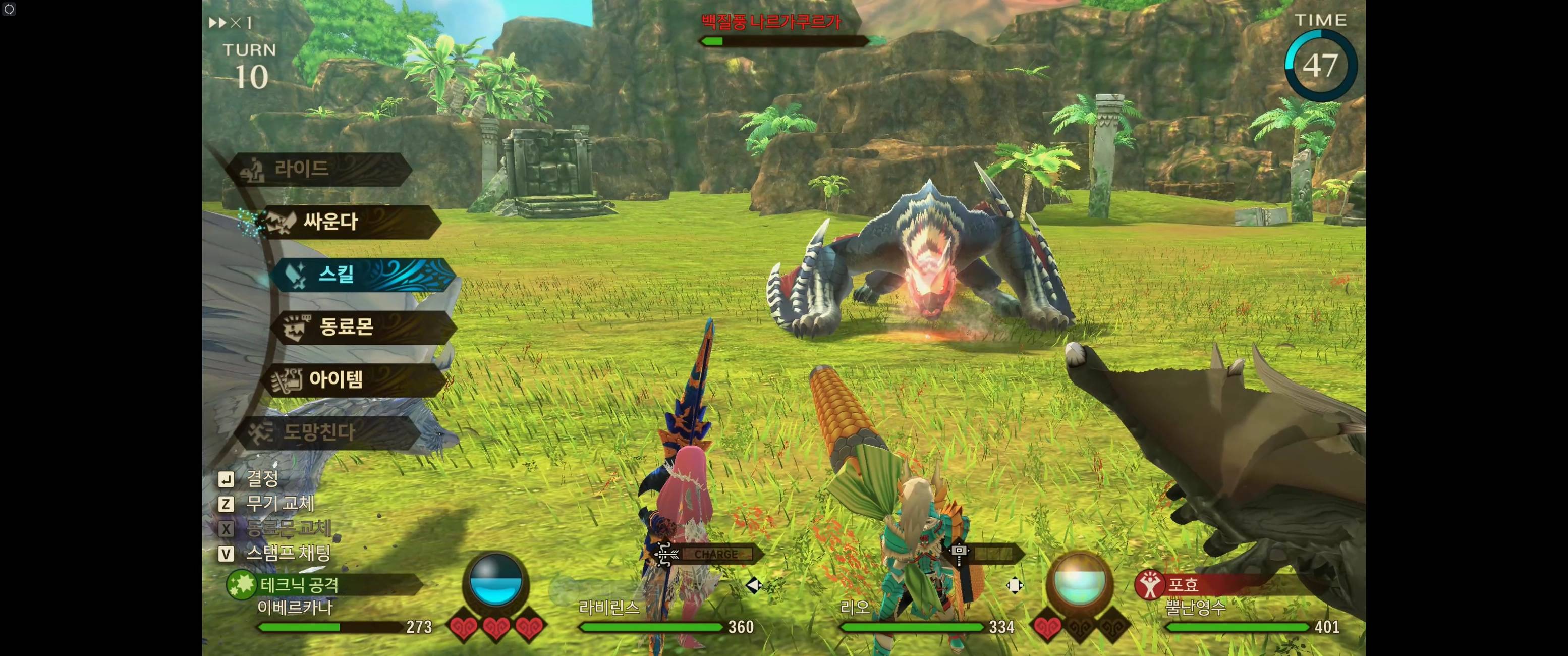Click the circular icon in window corner
The image size is (1568, 656).
(9, 9)
